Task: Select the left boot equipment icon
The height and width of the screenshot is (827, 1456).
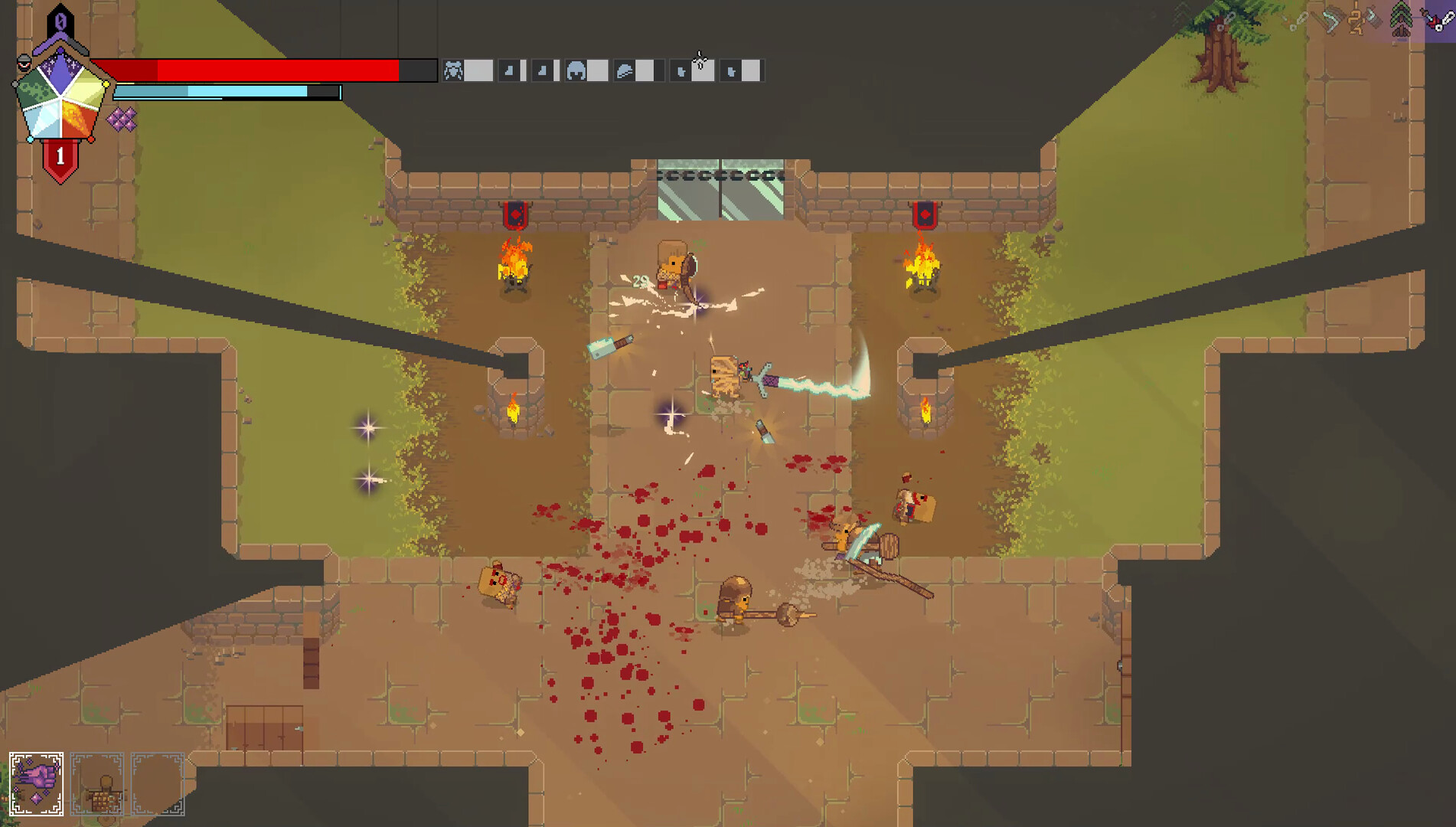Action: (508, 70)
